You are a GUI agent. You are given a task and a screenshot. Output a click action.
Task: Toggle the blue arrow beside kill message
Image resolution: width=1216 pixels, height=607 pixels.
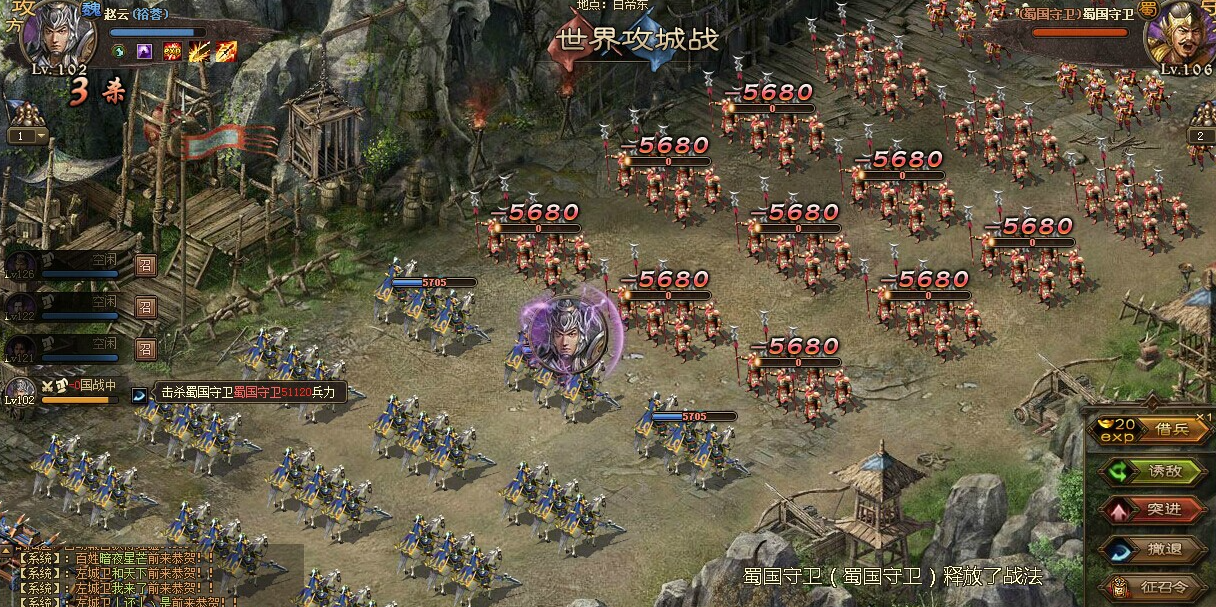(x=139, y=394)
